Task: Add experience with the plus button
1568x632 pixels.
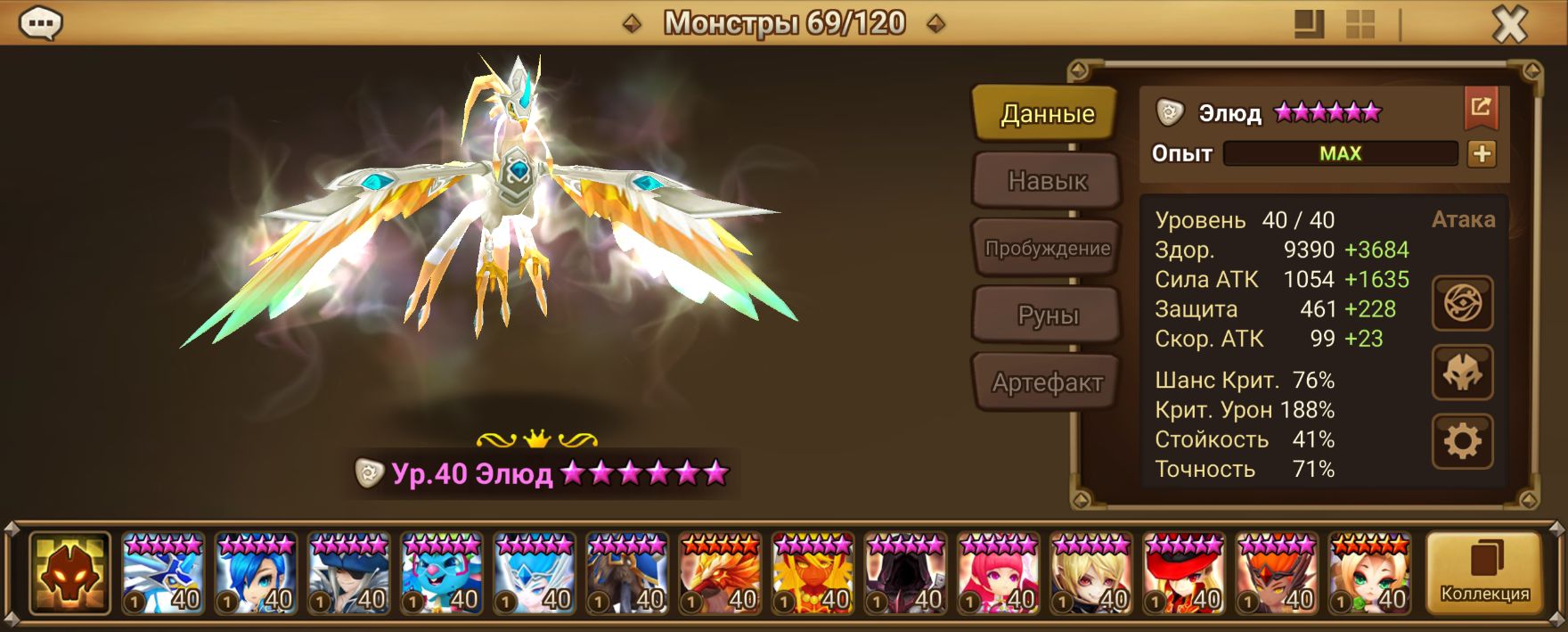Action: click(1482, 154)
